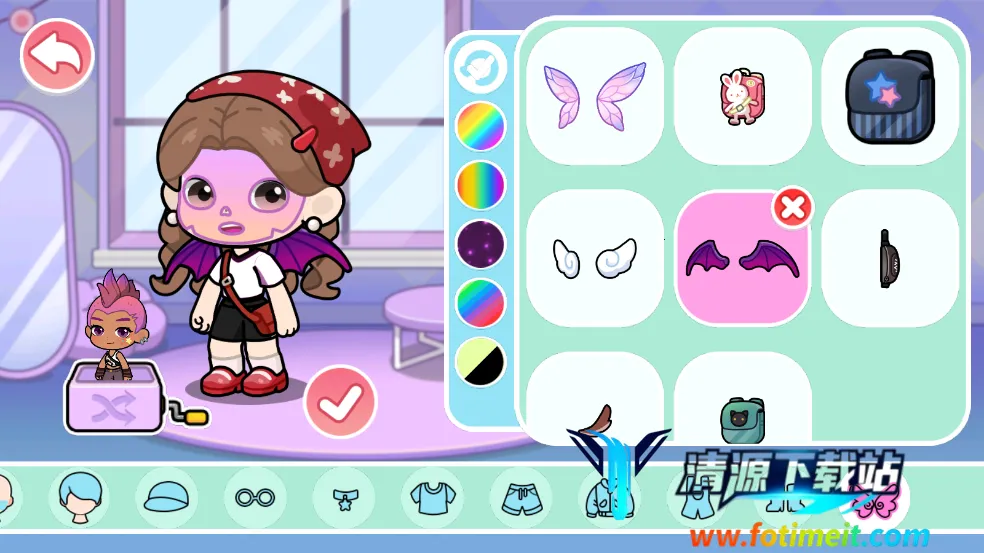The width and height of the screenshot is (984, 553).
Task: Apply the dark purple galaxy color
Action: (x=481, y=244)
